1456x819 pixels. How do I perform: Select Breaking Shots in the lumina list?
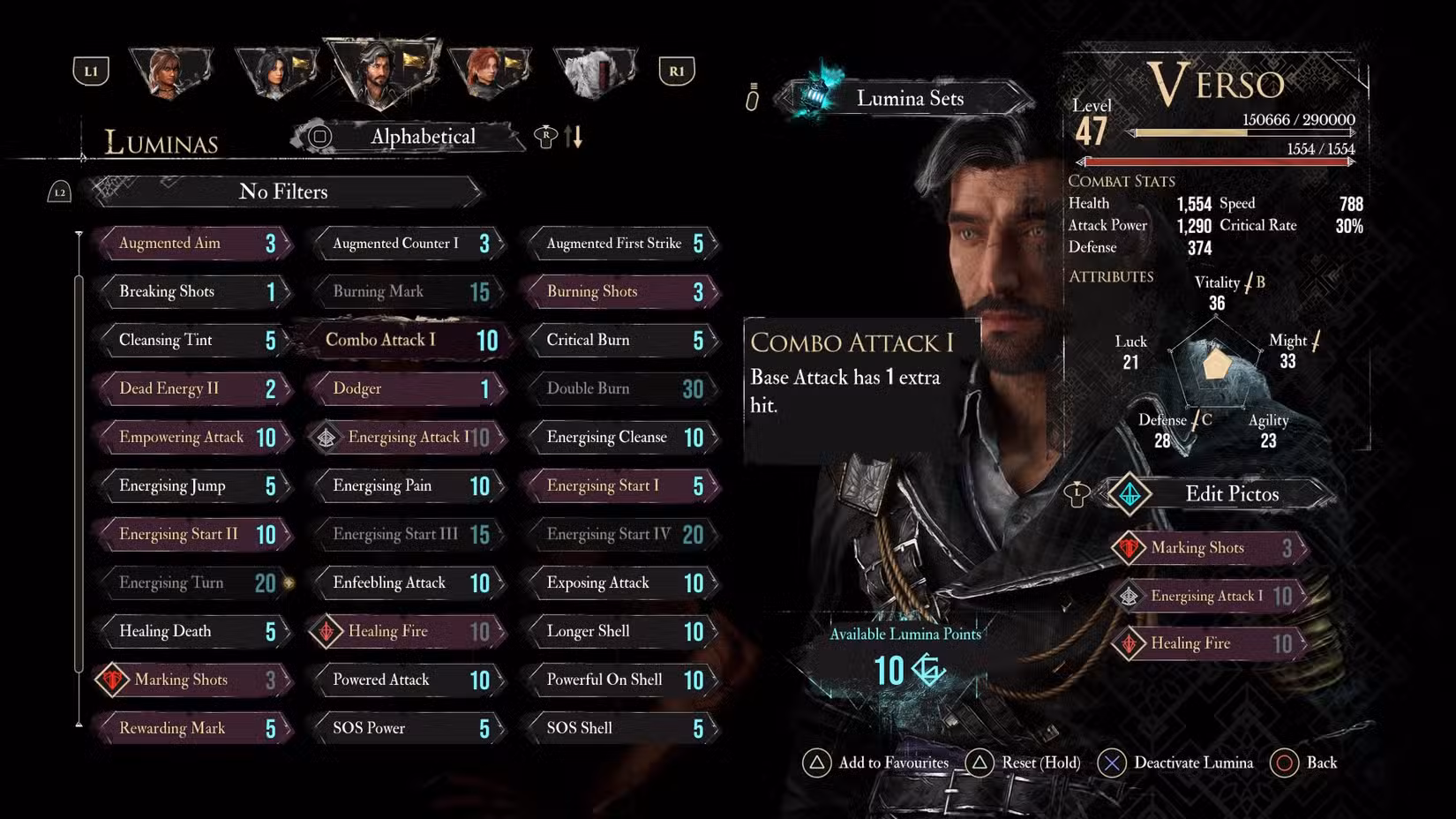click(194, 292)
